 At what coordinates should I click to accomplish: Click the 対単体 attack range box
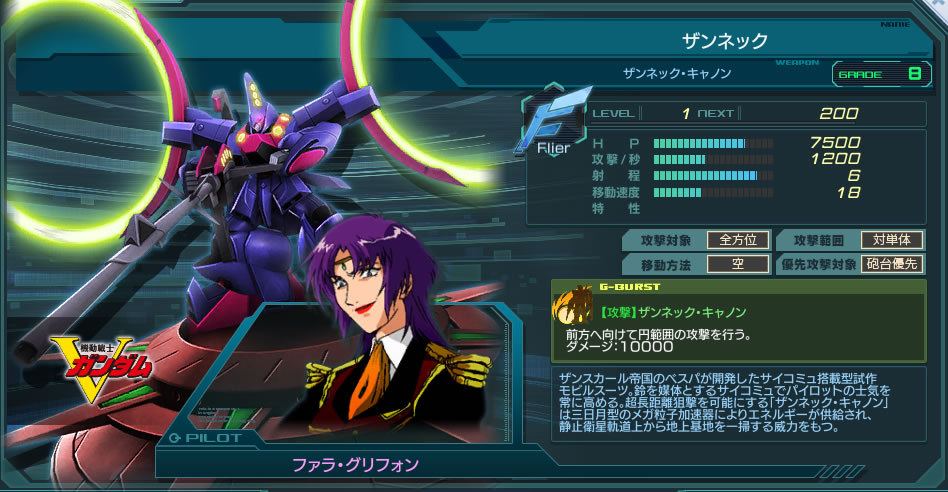click(x=892, y=240)
